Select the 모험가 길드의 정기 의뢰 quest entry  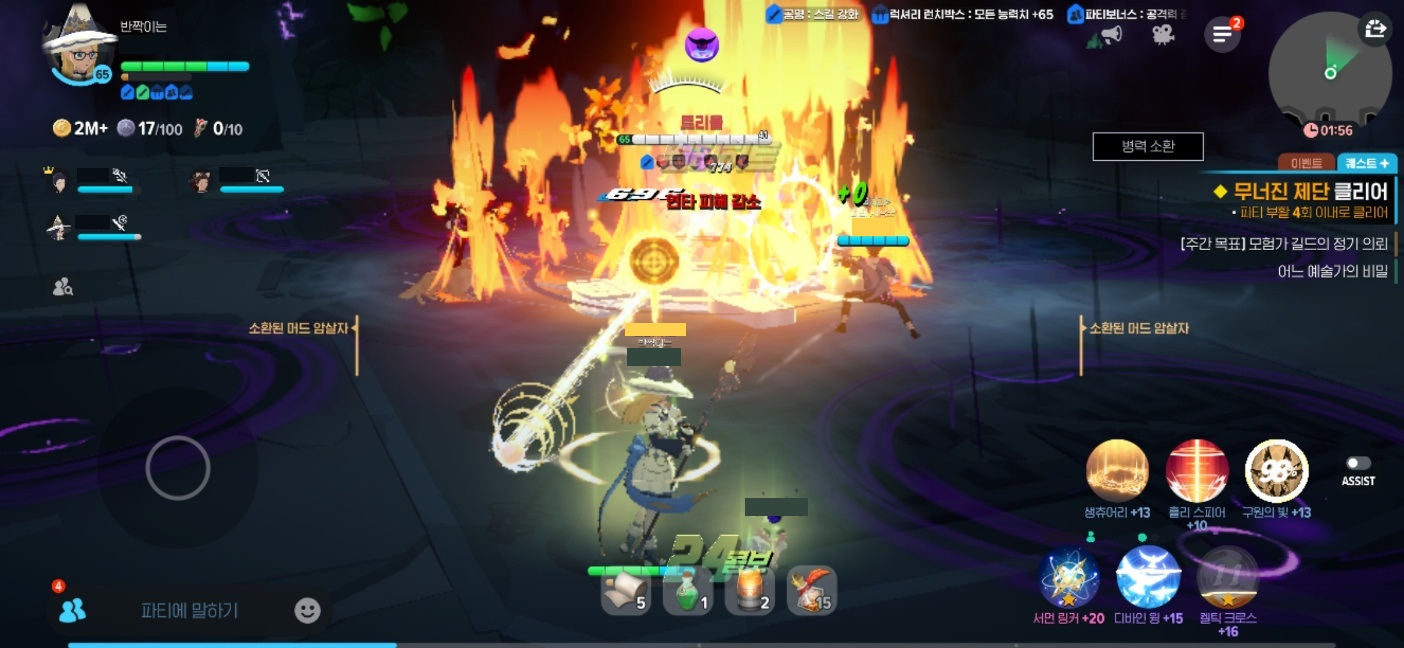[1284, 244]
